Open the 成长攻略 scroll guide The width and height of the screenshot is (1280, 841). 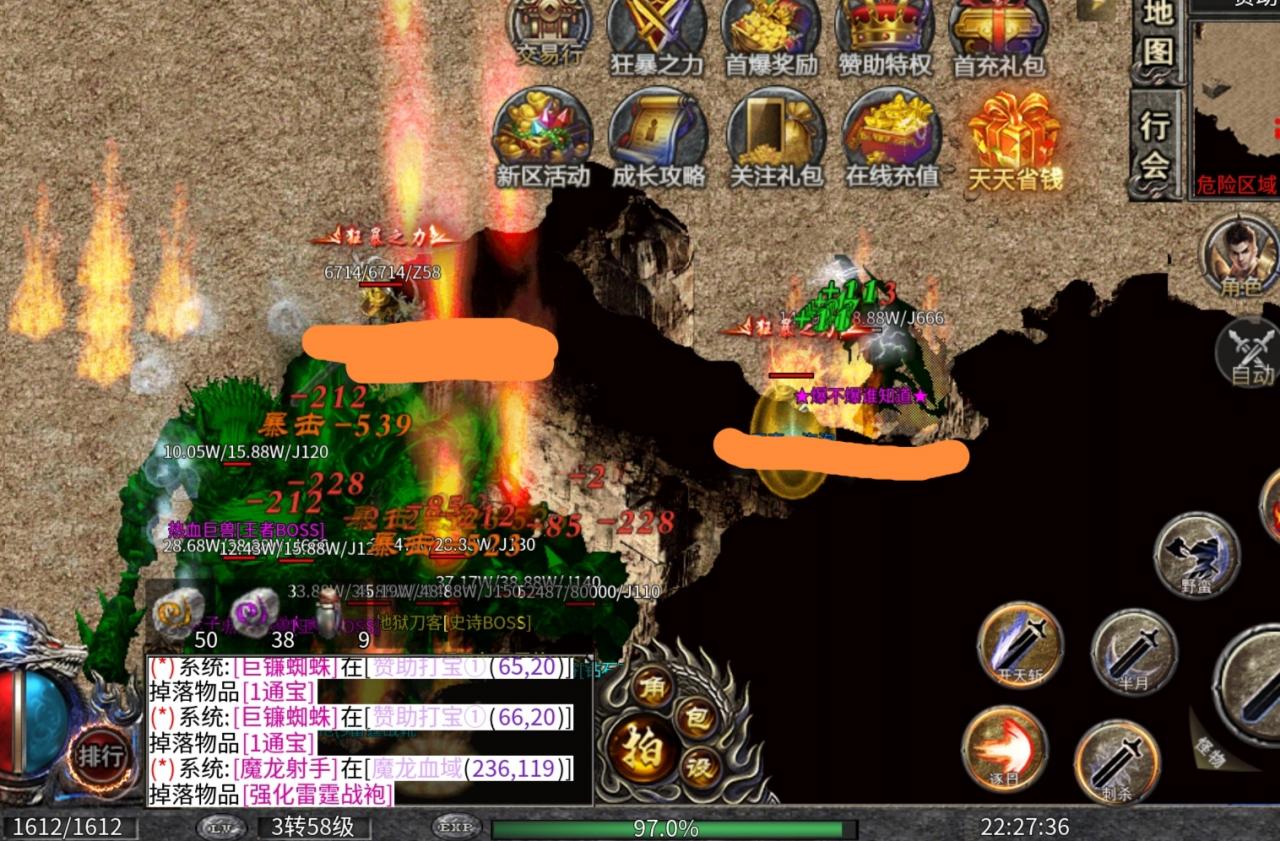click(x=658, y=137)
